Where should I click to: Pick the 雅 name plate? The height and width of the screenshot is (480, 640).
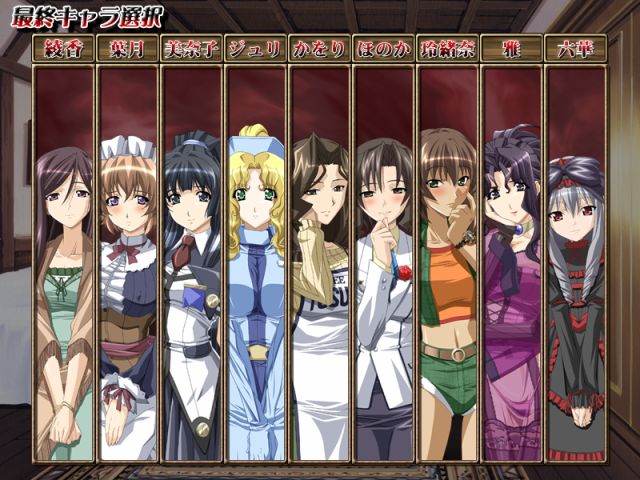click(512, 48)
